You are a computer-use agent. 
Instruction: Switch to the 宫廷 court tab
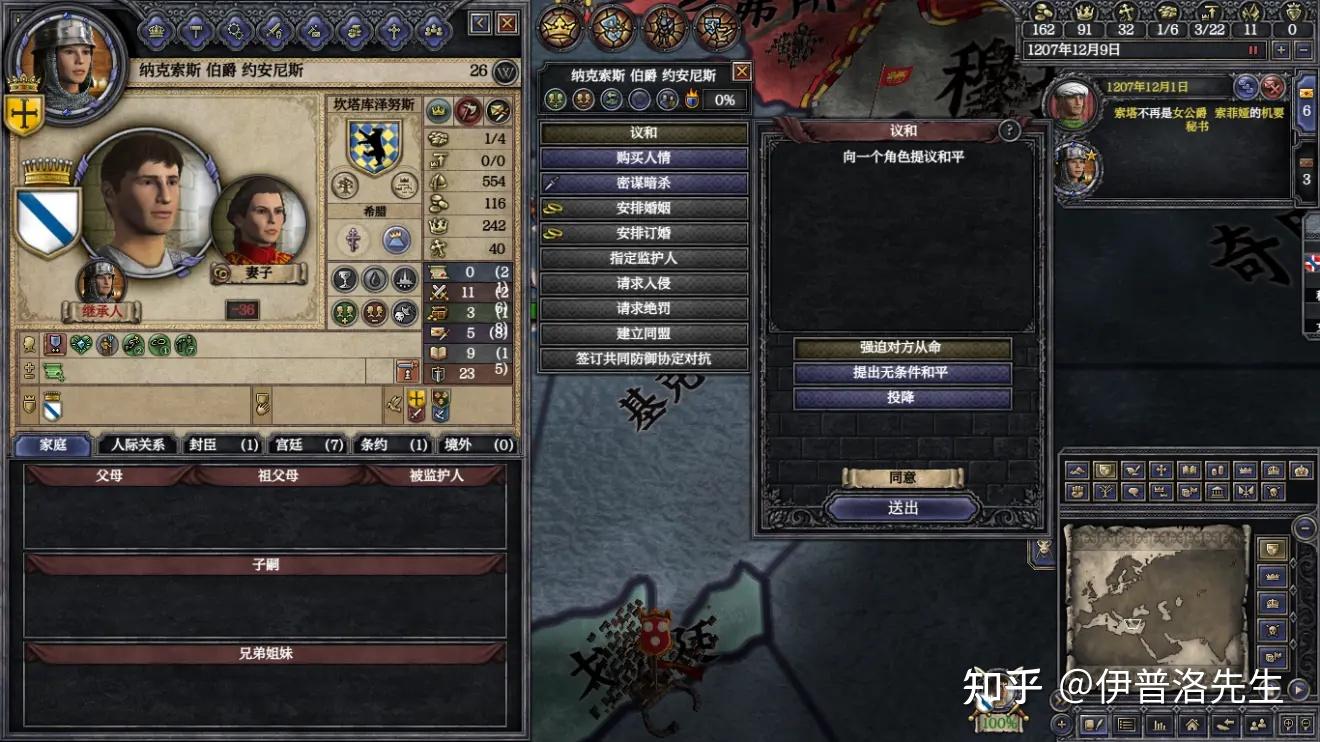[x=305, y=447]
